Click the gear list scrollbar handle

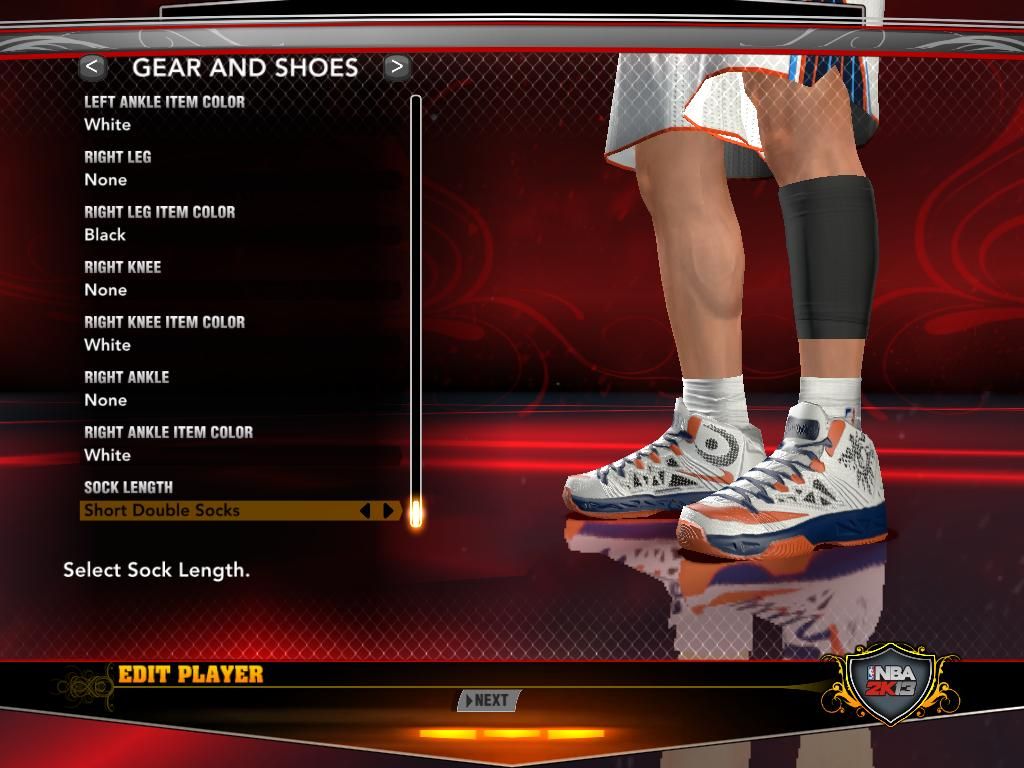tap(416, 513)
